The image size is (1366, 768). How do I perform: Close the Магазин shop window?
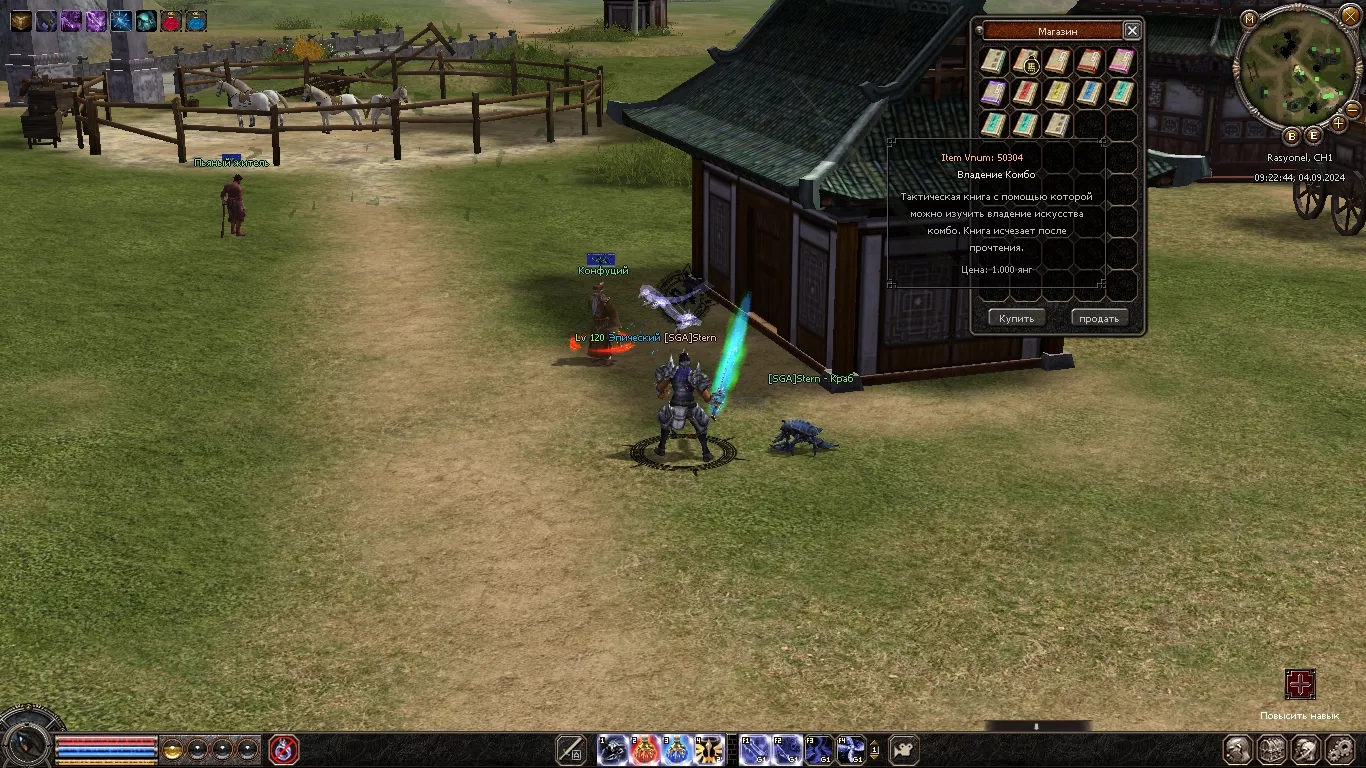pyautogui.click(x=1132, y=31)
